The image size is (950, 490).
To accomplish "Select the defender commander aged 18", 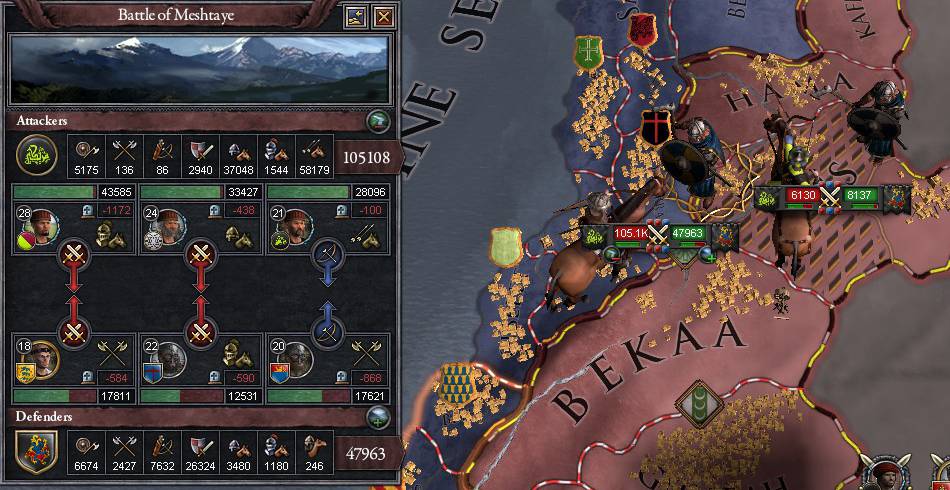I will [40, 358].
